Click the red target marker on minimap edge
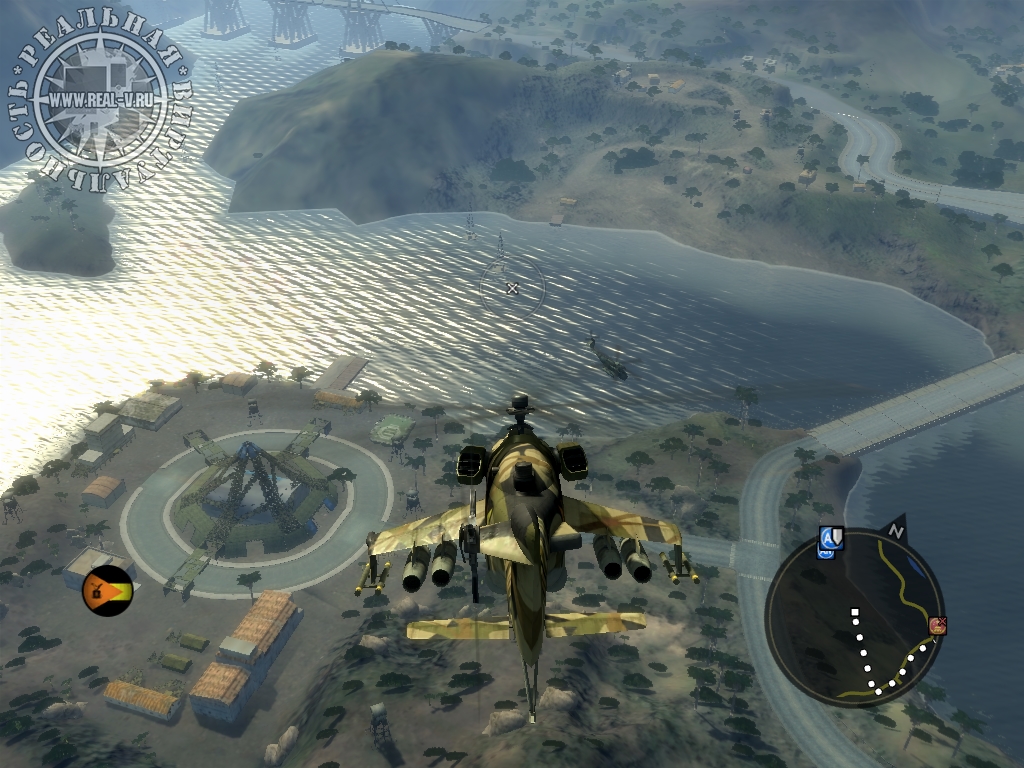1024x768 pixels. tap(938, 626)
